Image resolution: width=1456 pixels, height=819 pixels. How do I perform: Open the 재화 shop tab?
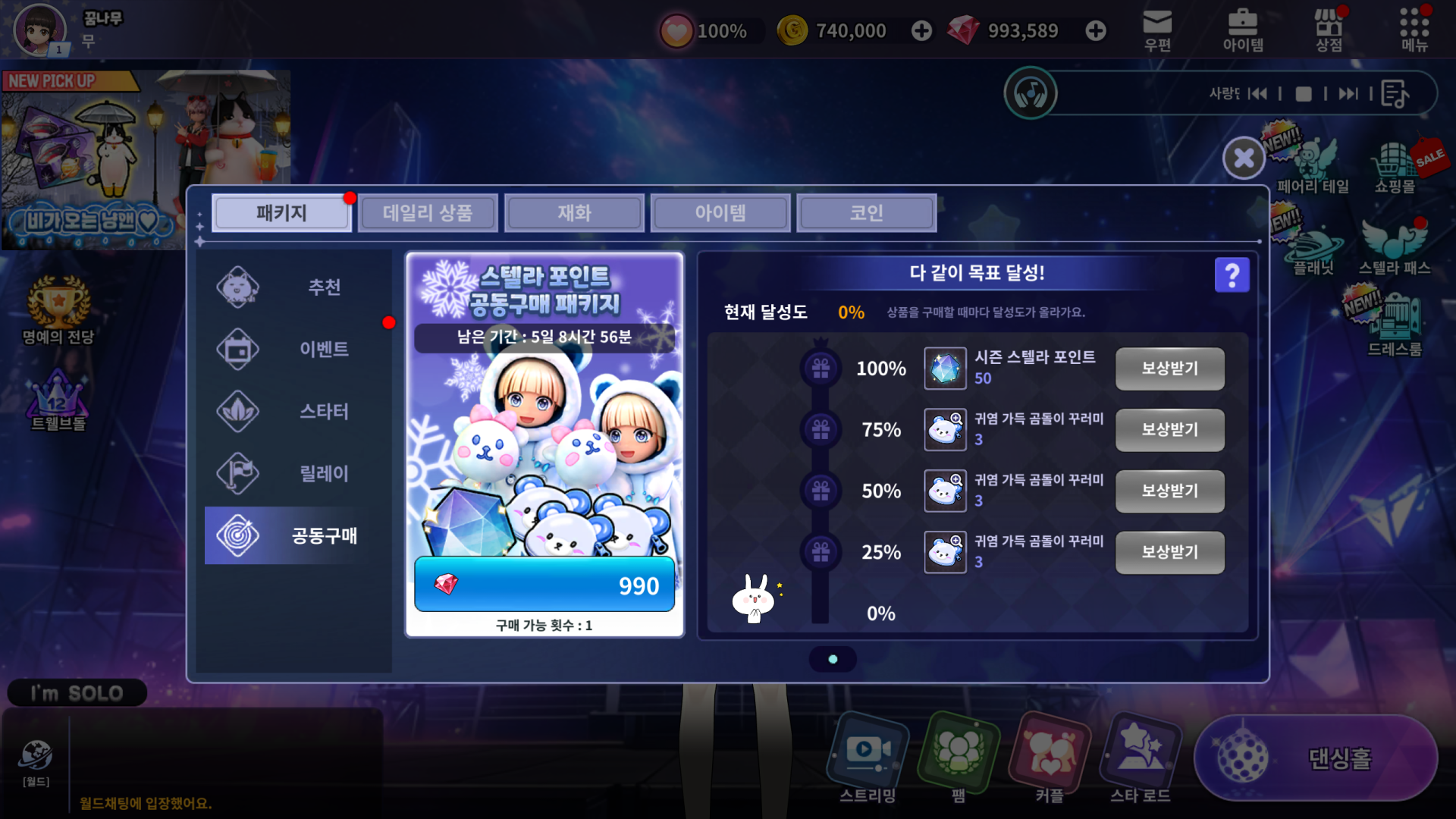574,213
